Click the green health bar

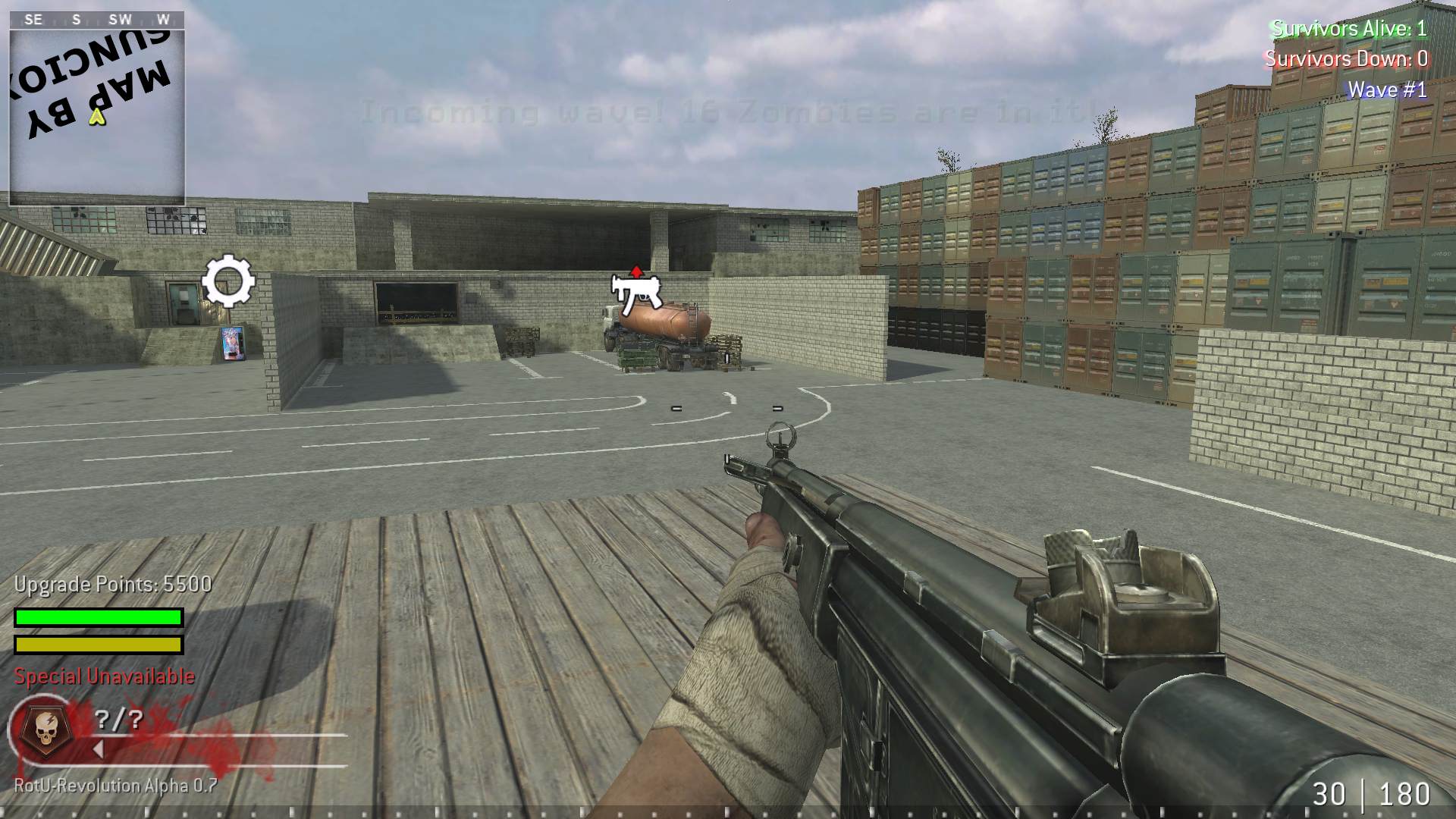click(99, 617)
